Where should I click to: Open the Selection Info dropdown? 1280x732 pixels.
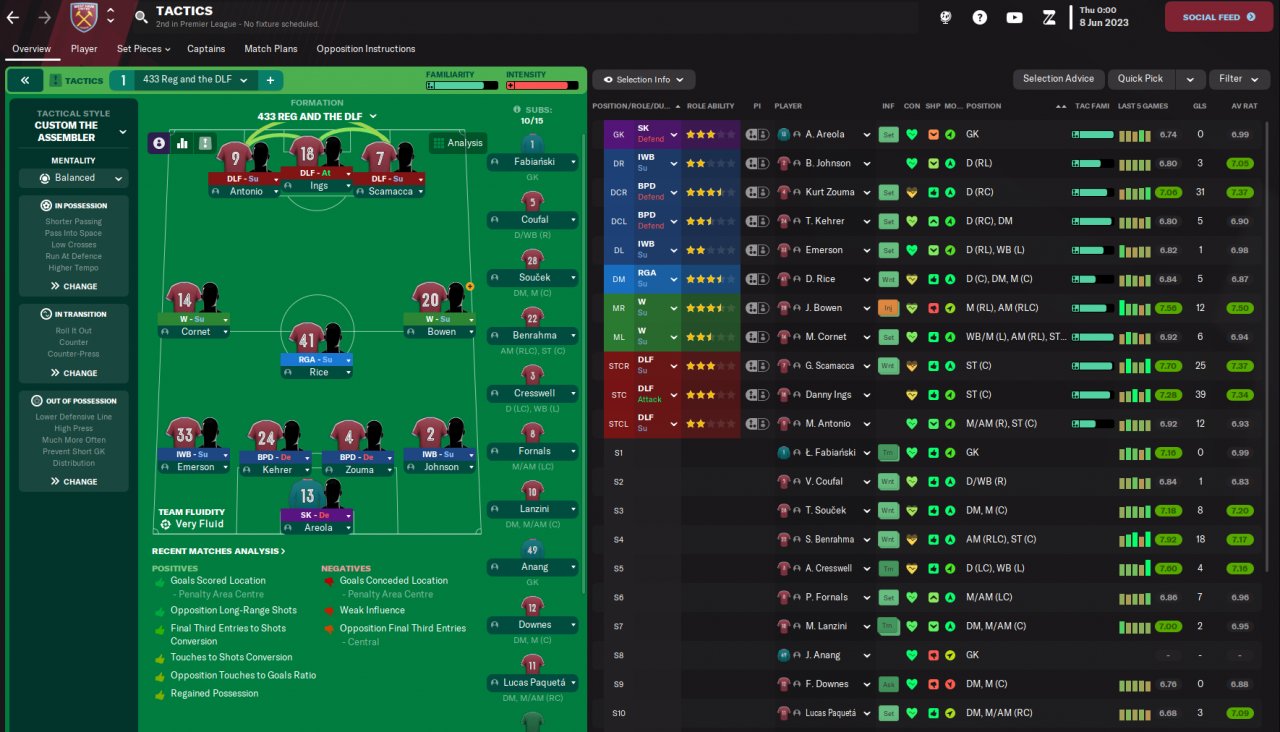pos(643,80)
